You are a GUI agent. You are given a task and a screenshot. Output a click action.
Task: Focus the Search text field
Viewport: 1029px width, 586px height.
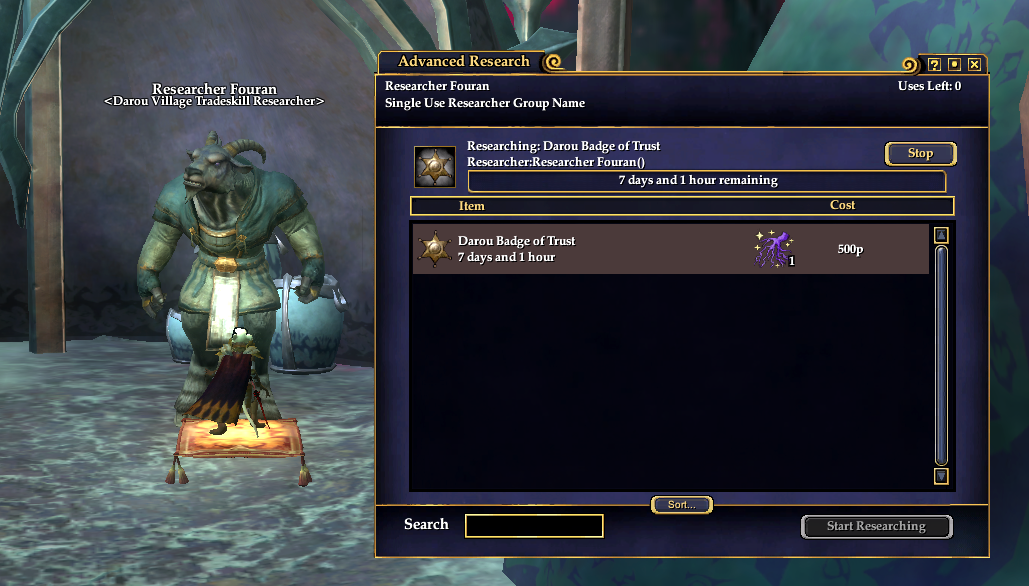tap(534, 526)
